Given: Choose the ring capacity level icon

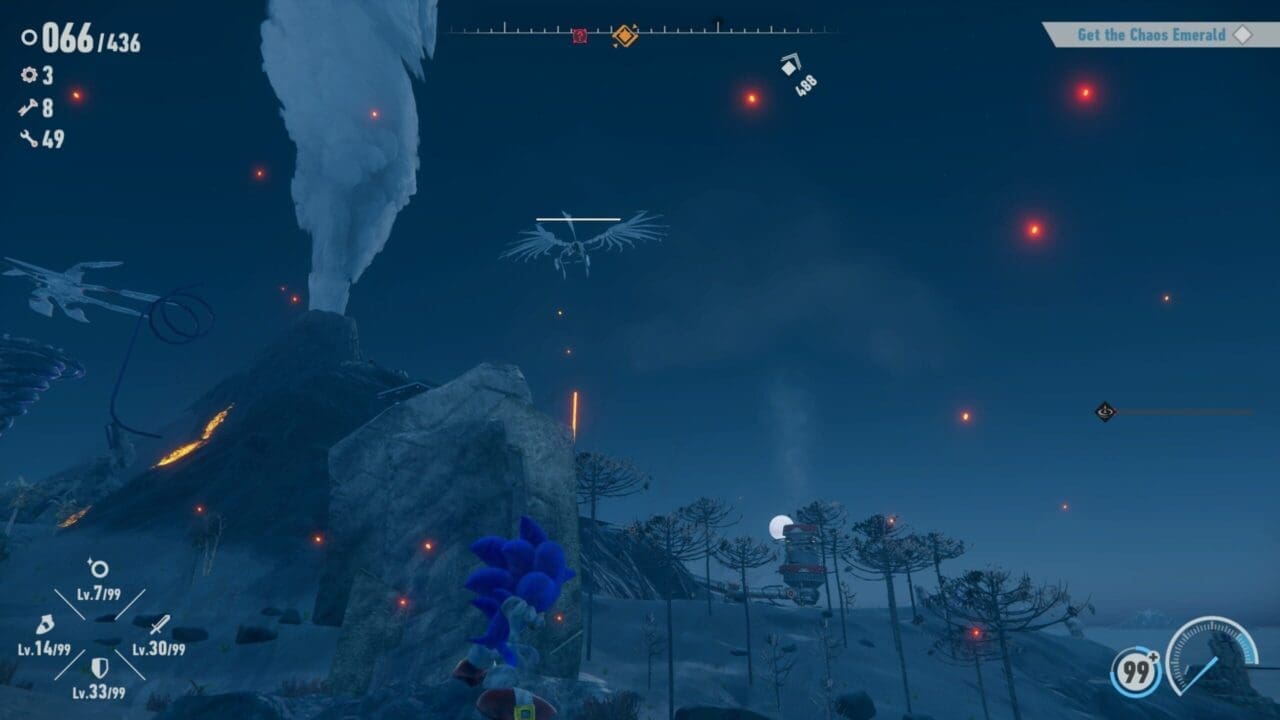Looking at the screenshot, I should (x=98, y=569).
